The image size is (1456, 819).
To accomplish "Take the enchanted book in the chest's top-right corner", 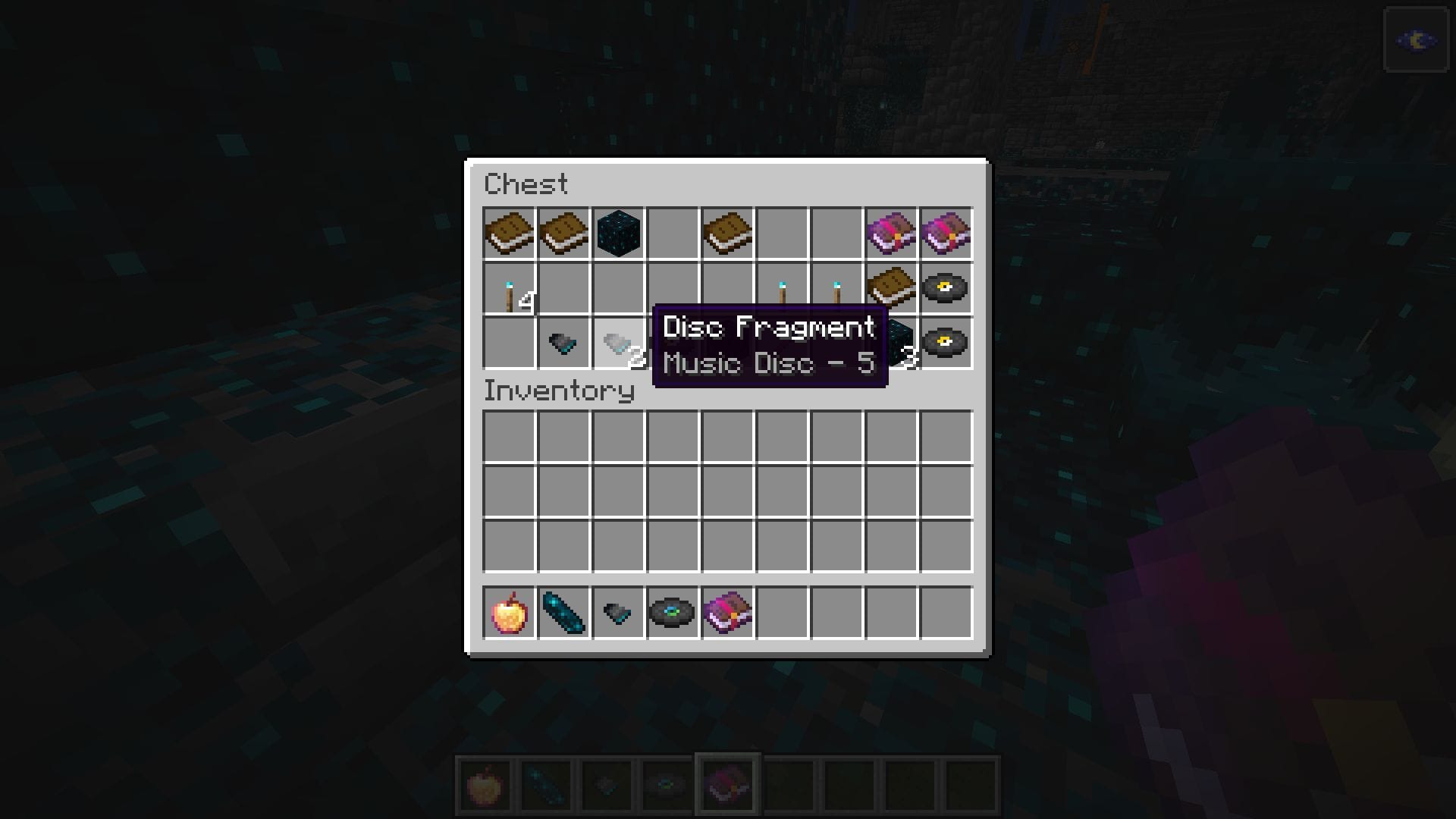I will [948, 233].
